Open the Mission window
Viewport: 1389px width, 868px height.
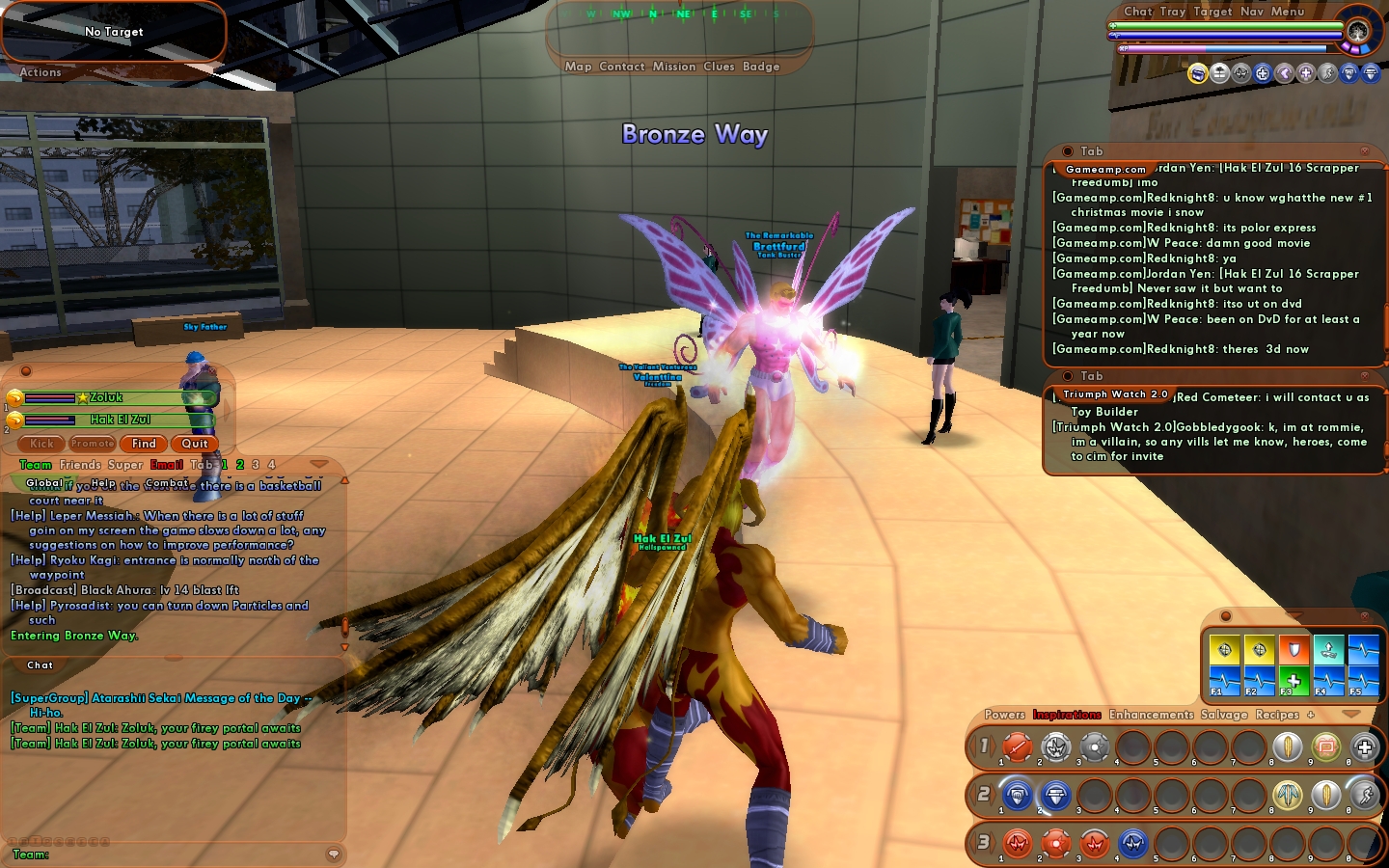coord(673,67)
